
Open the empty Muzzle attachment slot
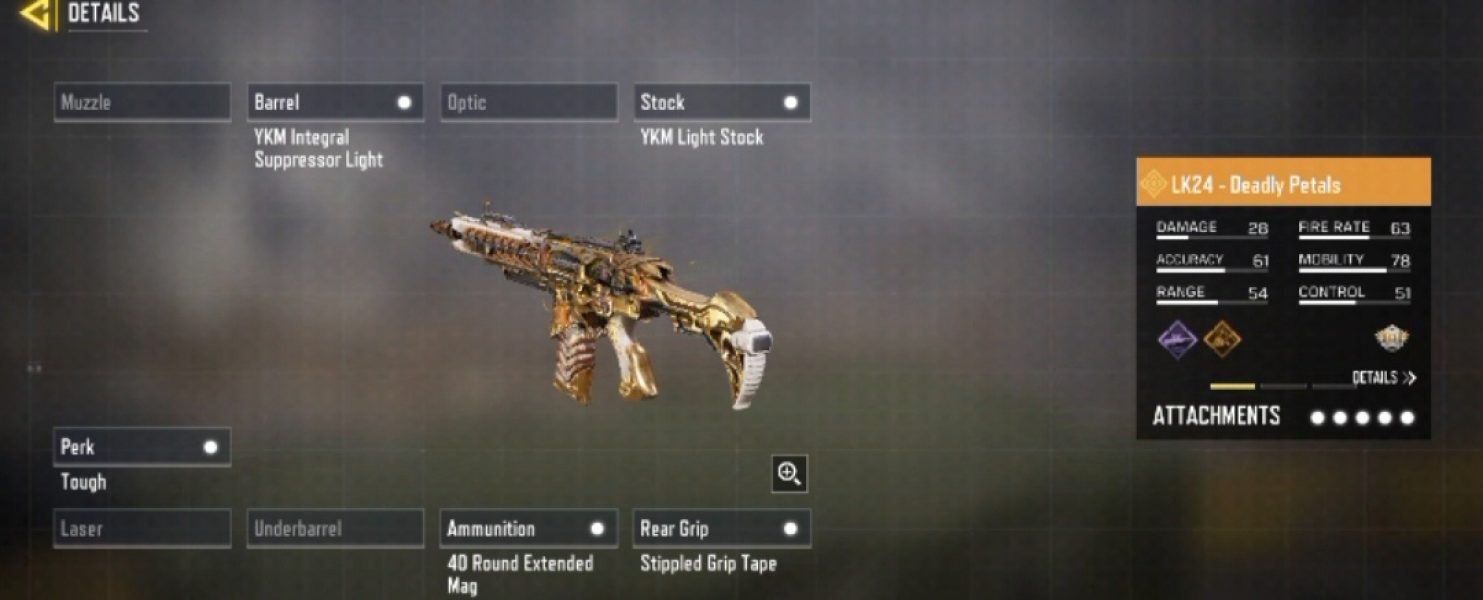pos(142,102)
